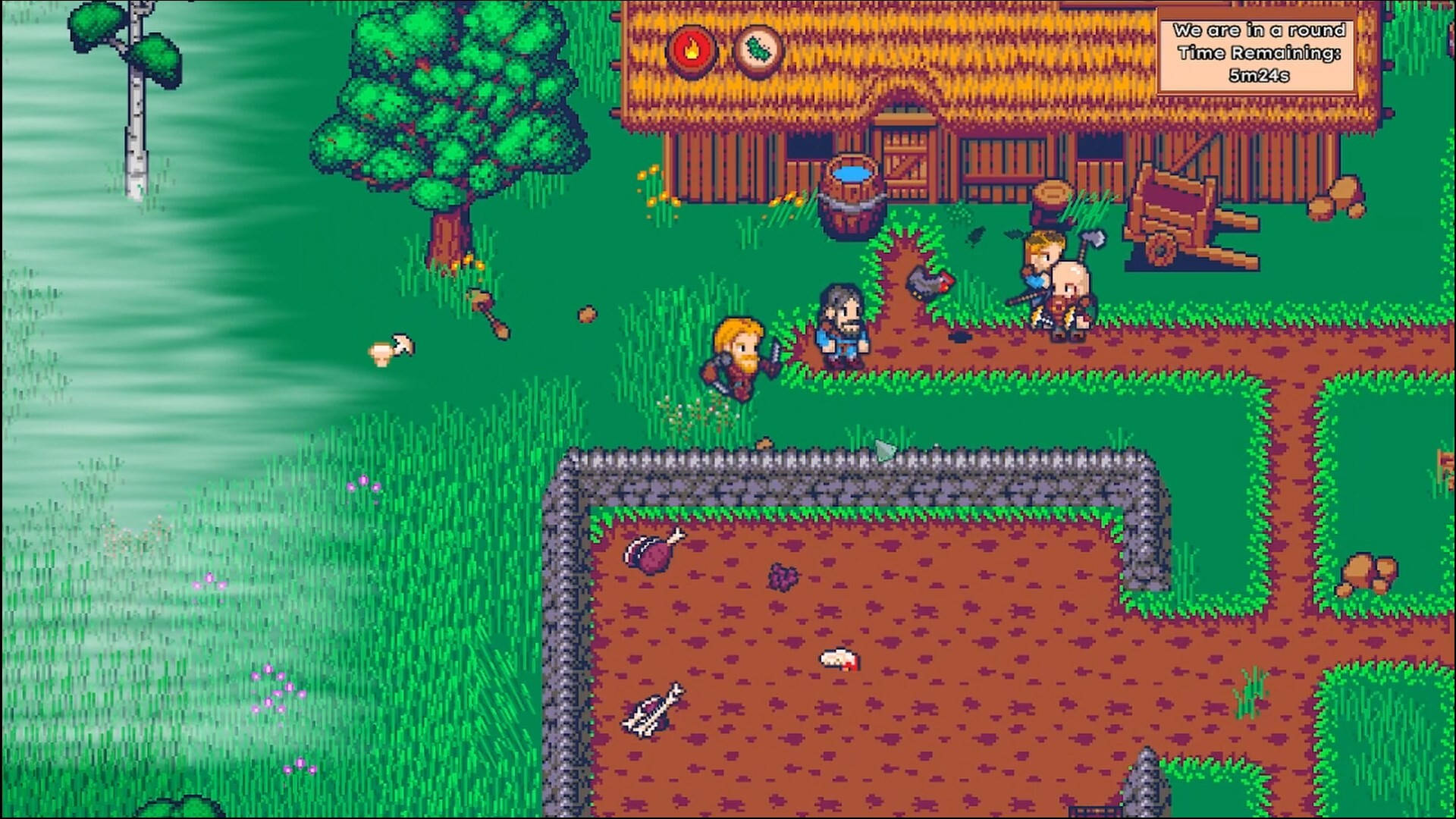The width and height of the screenshot is (1456, 819).
Task: Click the red flame icon
Action: pyautogui.click(x=690, y=50)
